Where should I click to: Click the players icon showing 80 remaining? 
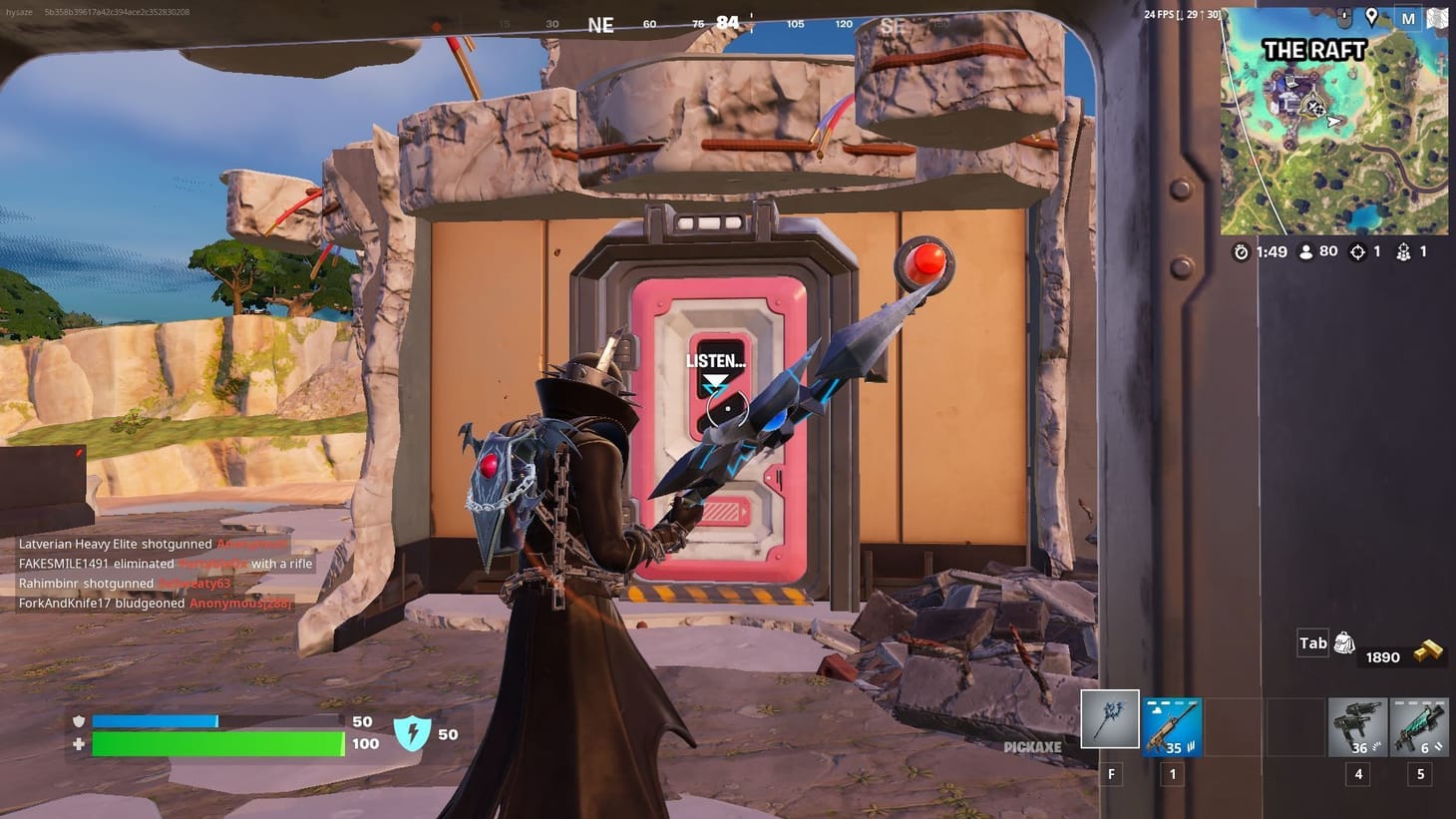pos(1306,251)
